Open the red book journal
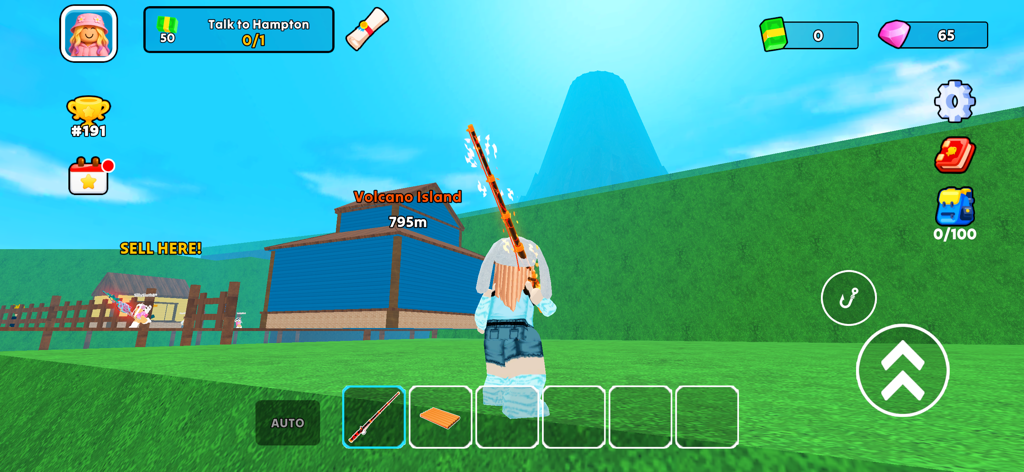The image size is (1024, 472). tap(954, 155)
